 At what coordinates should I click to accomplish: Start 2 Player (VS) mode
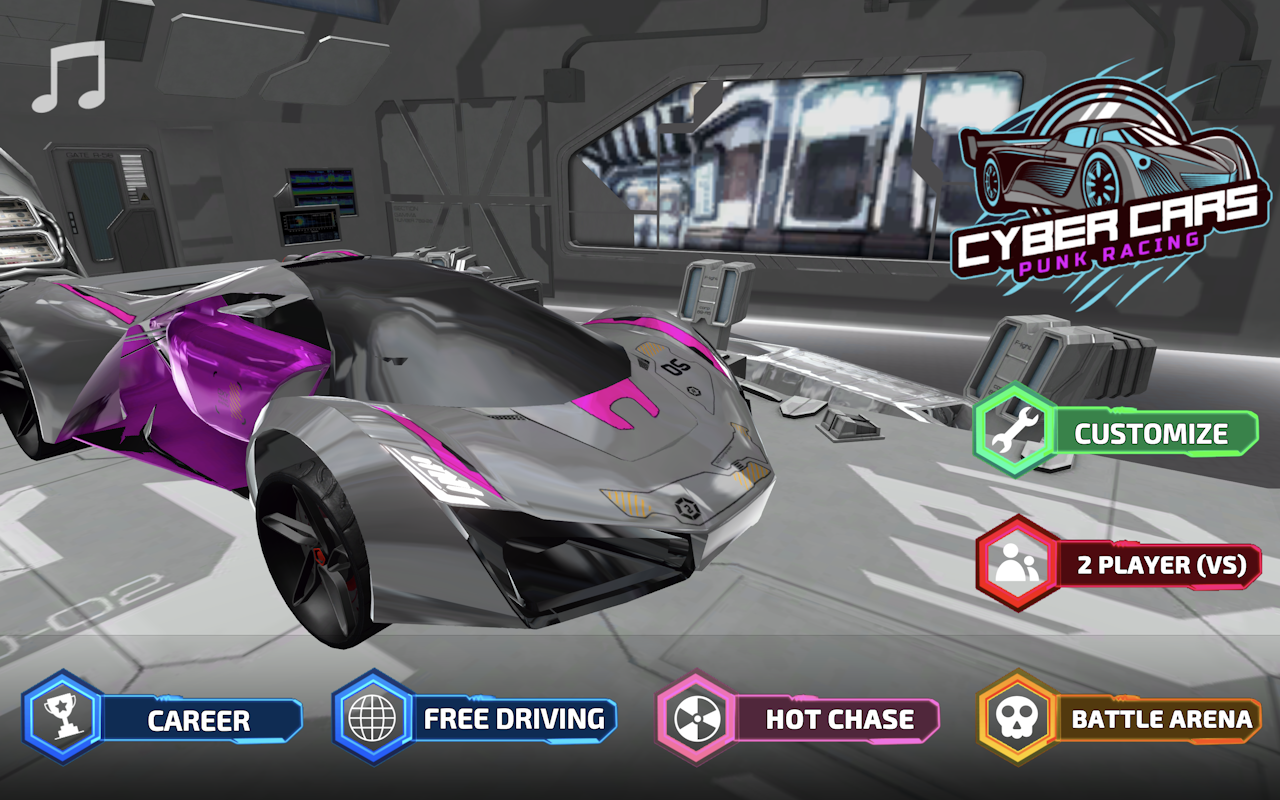coord(1160,565)
